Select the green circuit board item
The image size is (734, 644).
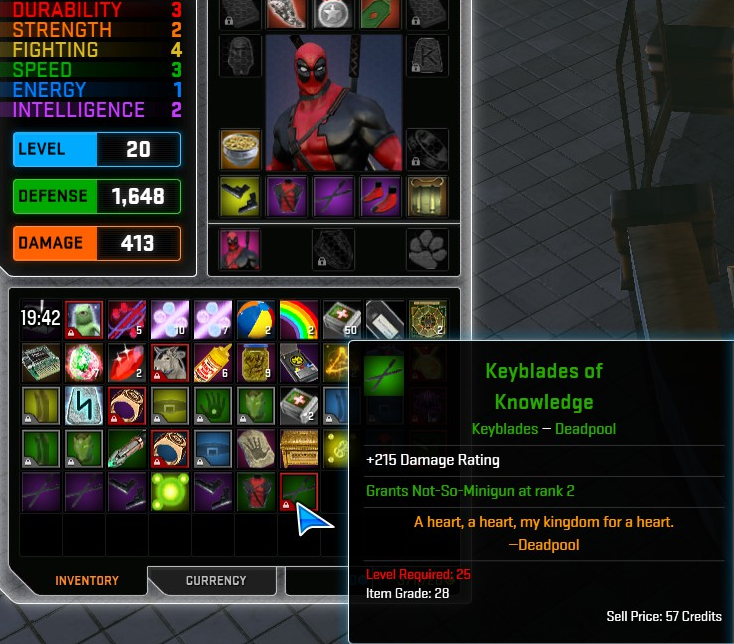pyautogui.click(x=40, y=363)
